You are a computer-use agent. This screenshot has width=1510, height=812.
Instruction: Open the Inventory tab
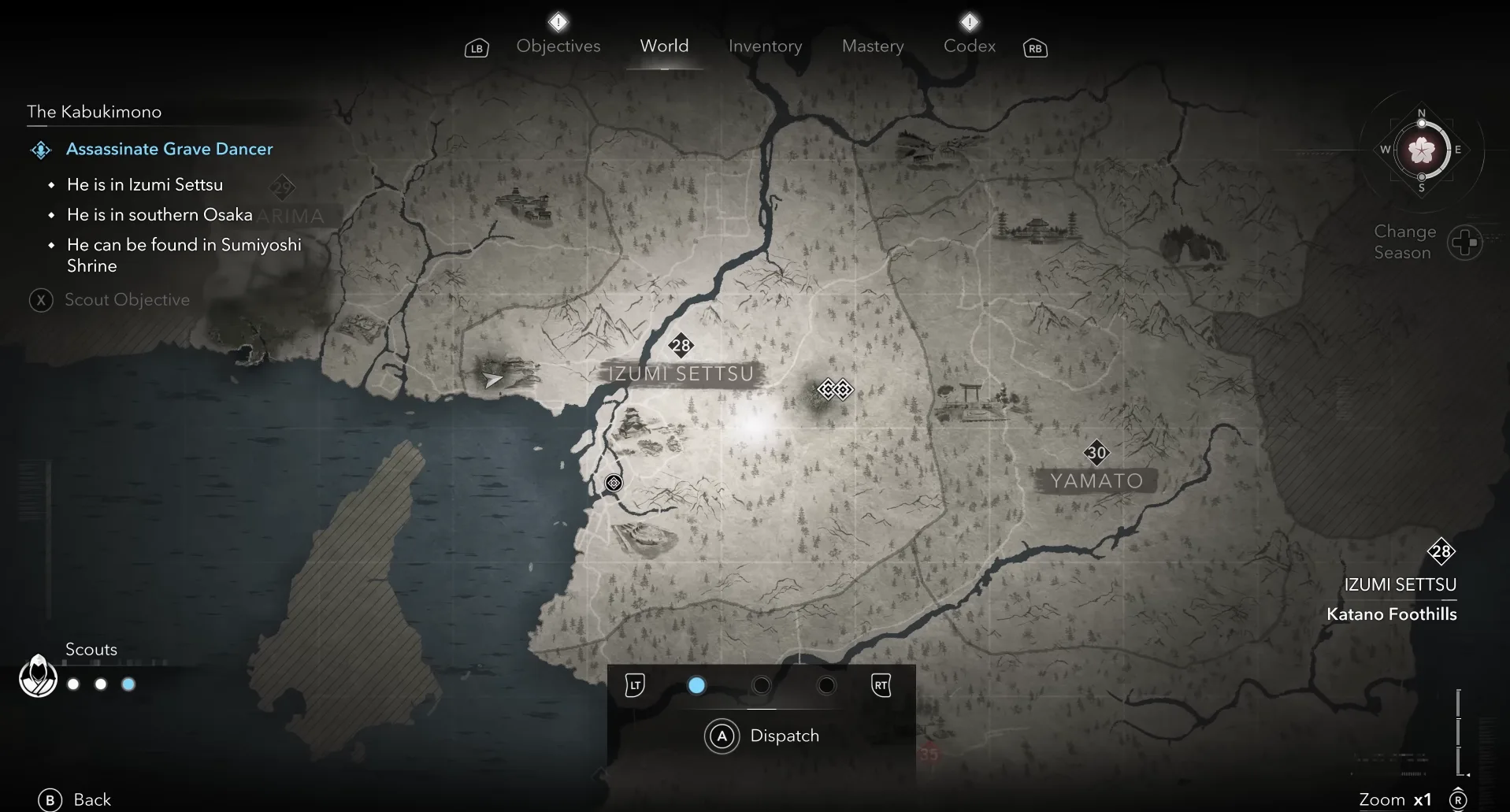765,46
